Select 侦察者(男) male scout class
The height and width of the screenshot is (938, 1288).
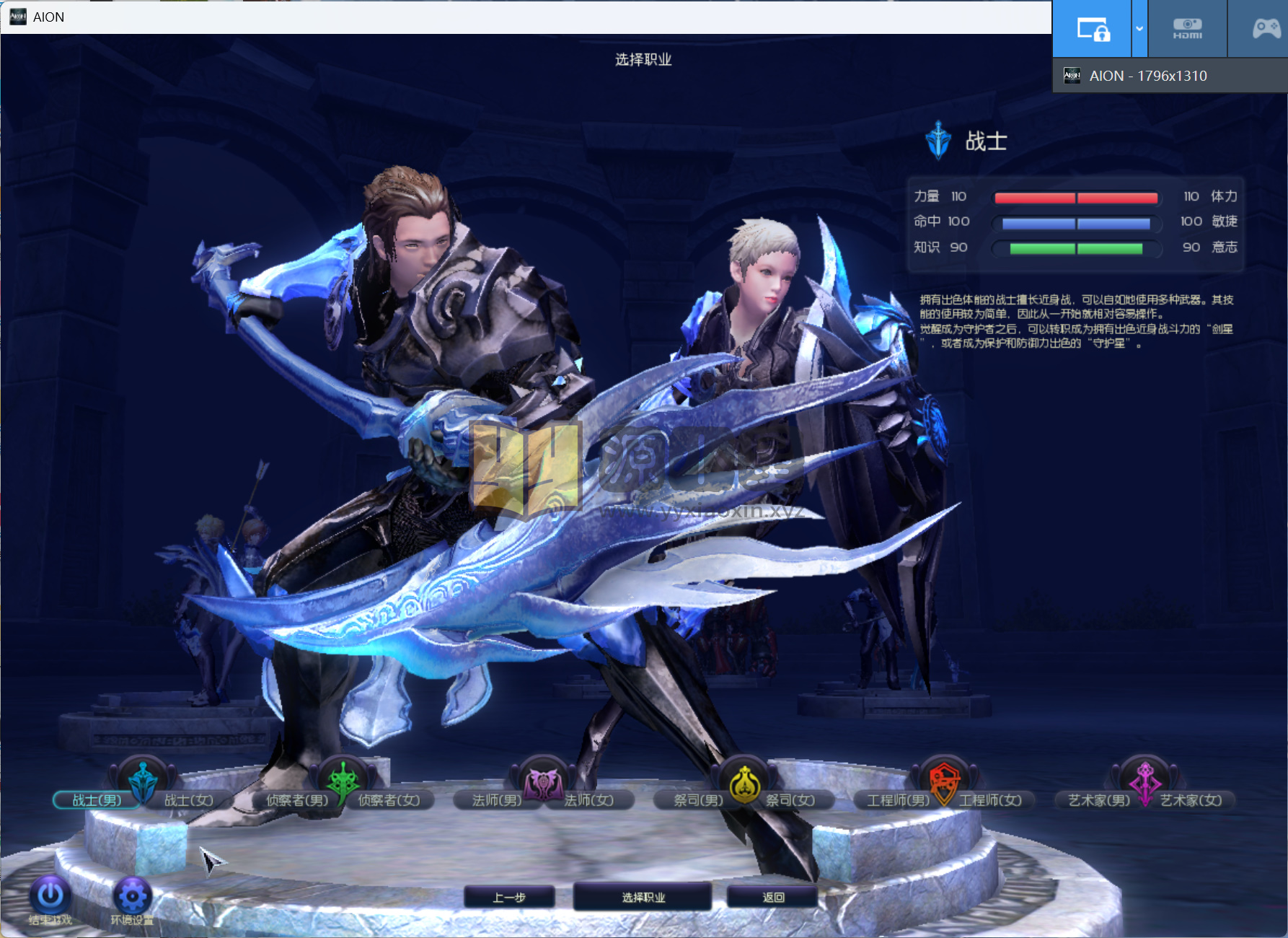tap(296, 800)
